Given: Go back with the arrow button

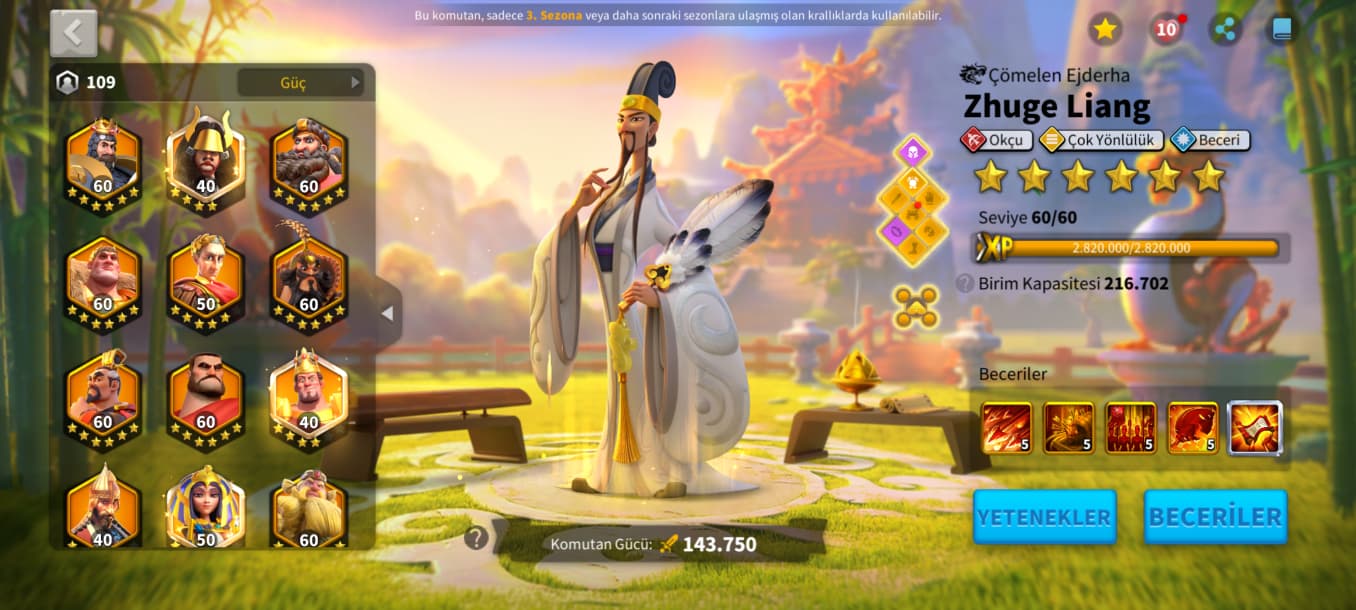Looking at the screenshot, I should 73,33.
